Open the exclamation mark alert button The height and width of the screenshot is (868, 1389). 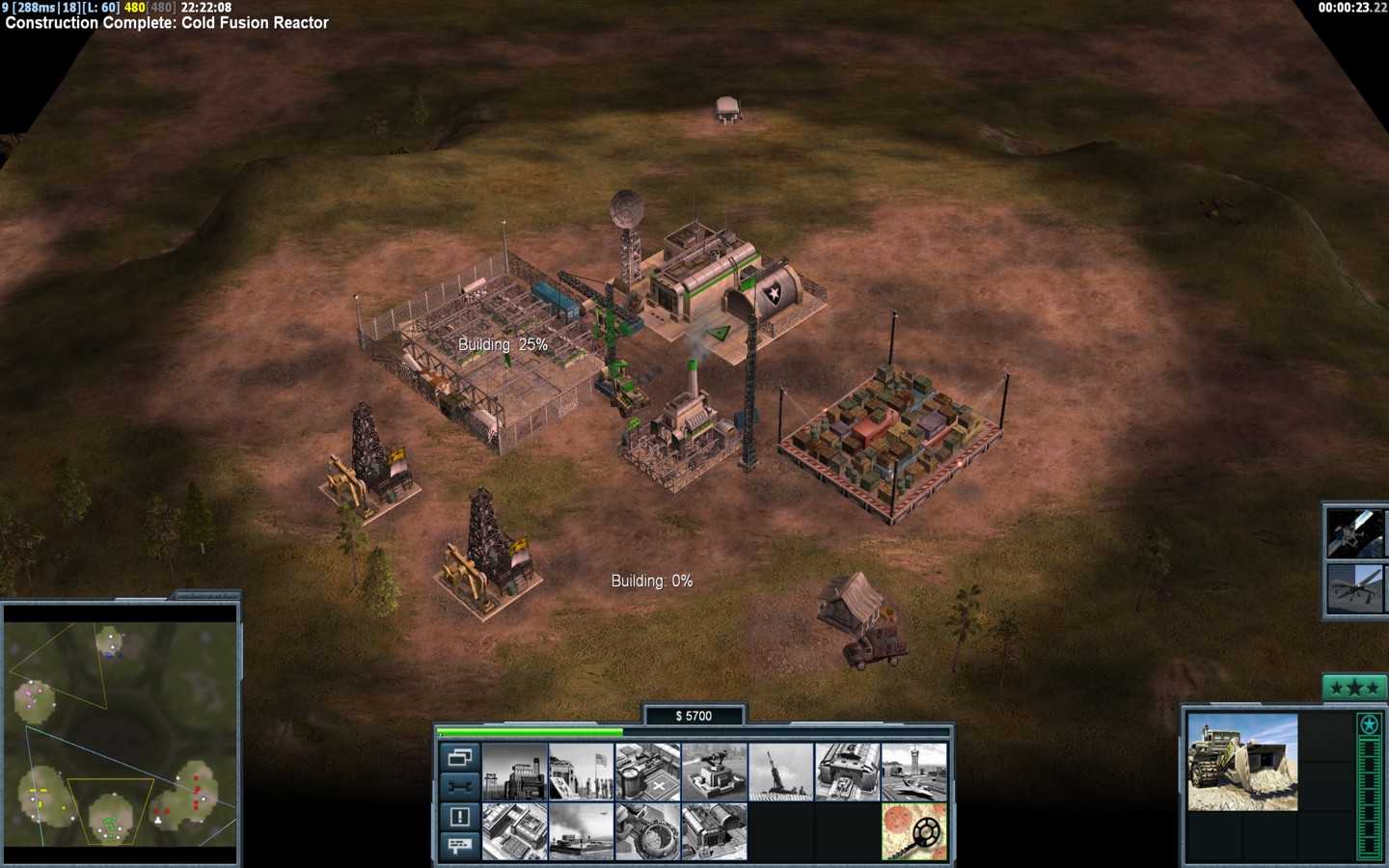[x=459, y=817]
